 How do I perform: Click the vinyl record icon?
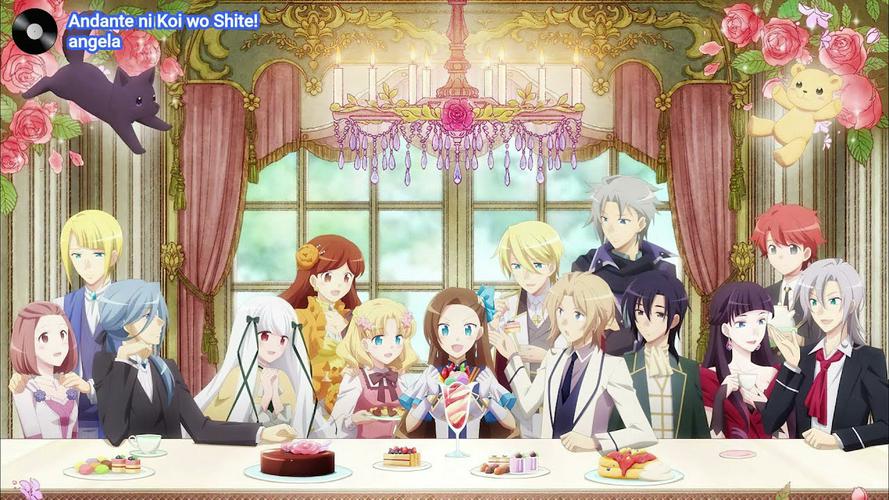[x=34, y=31]
